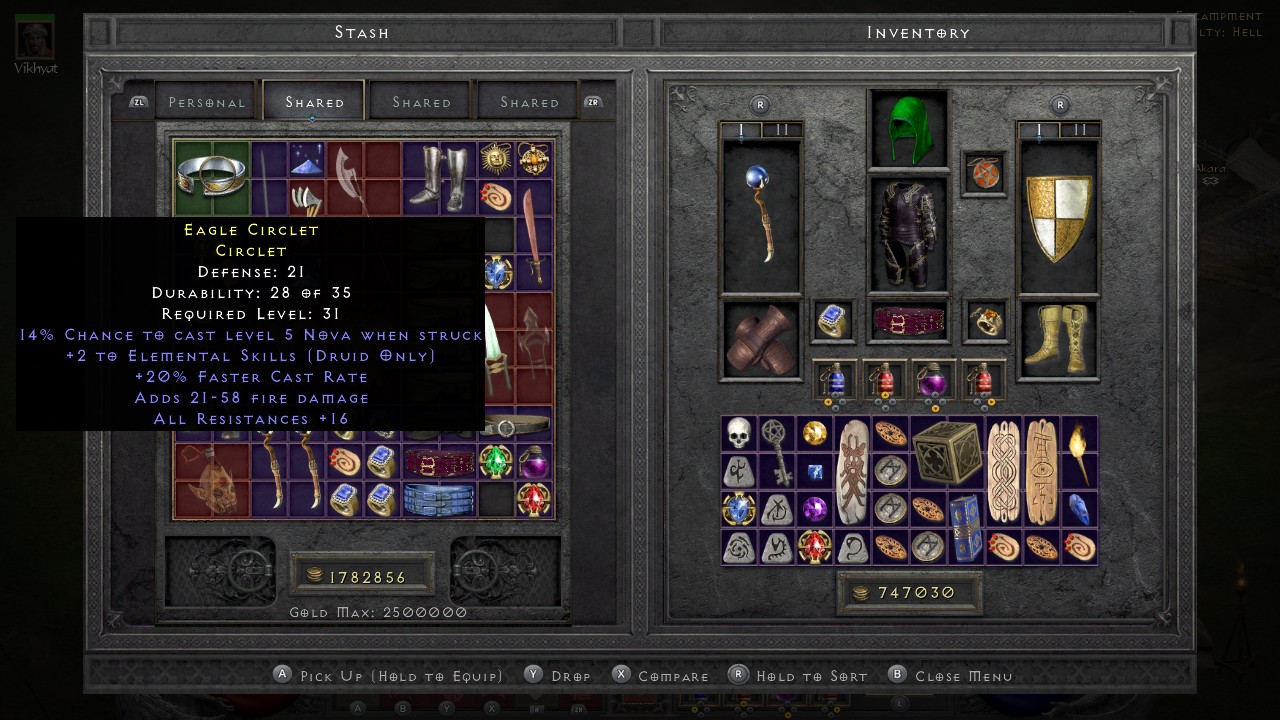
Task: Select the blue tome in inventory
Action: (965, 527)
